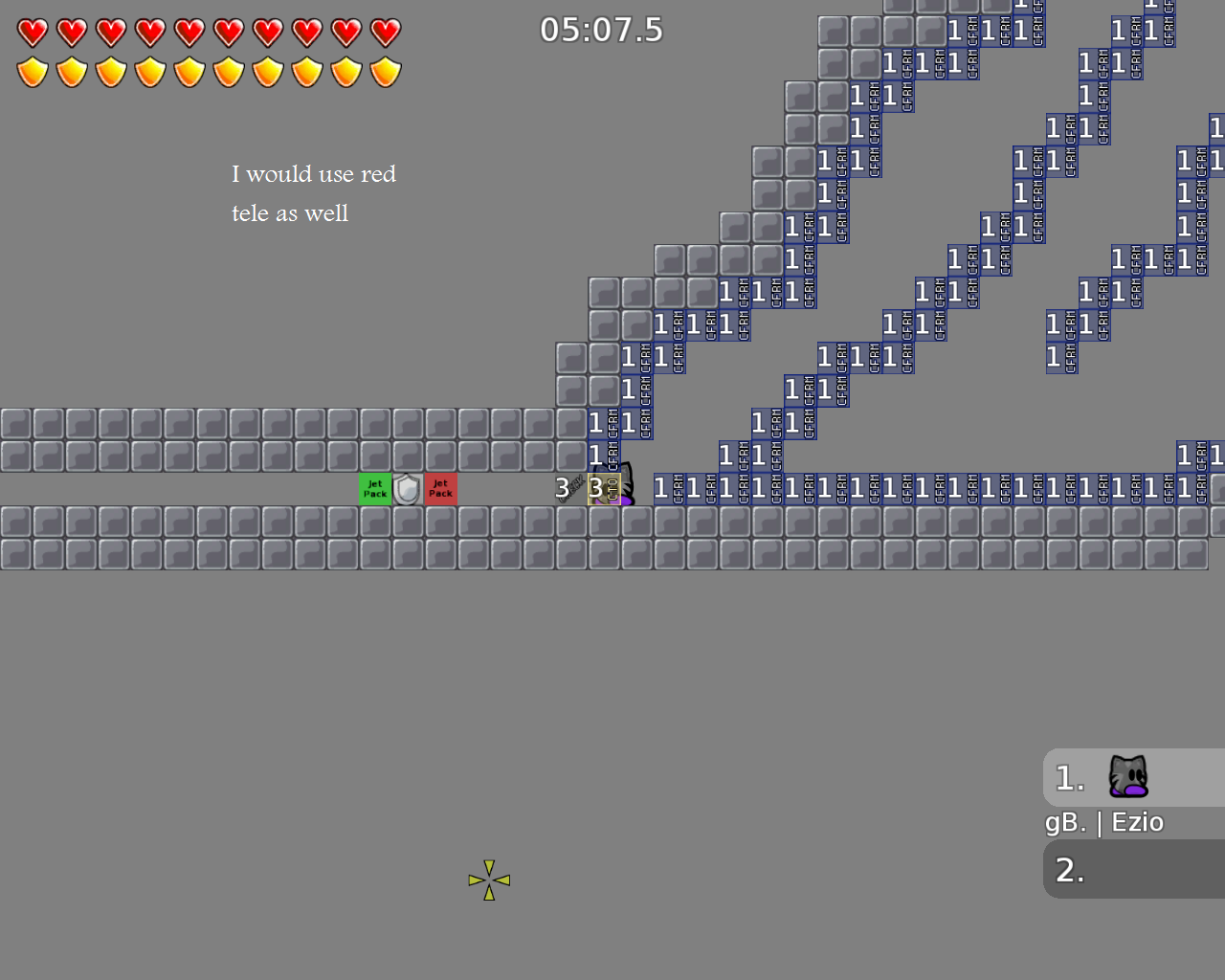
Task: Collect the shield armor pickup
Action: pos(408,488)
